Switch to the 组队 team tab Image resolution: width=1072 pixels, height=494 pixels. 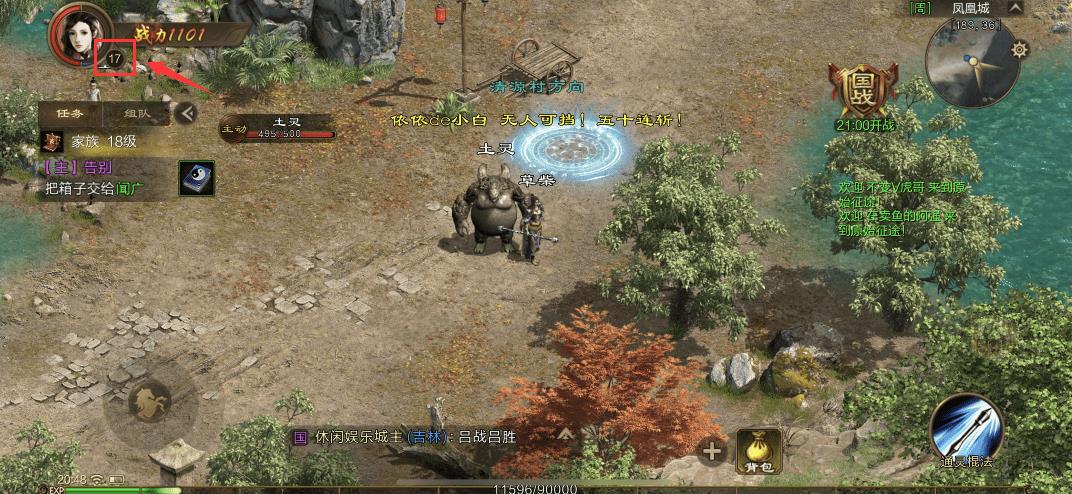pyautogui.click(x=138, y=113)
